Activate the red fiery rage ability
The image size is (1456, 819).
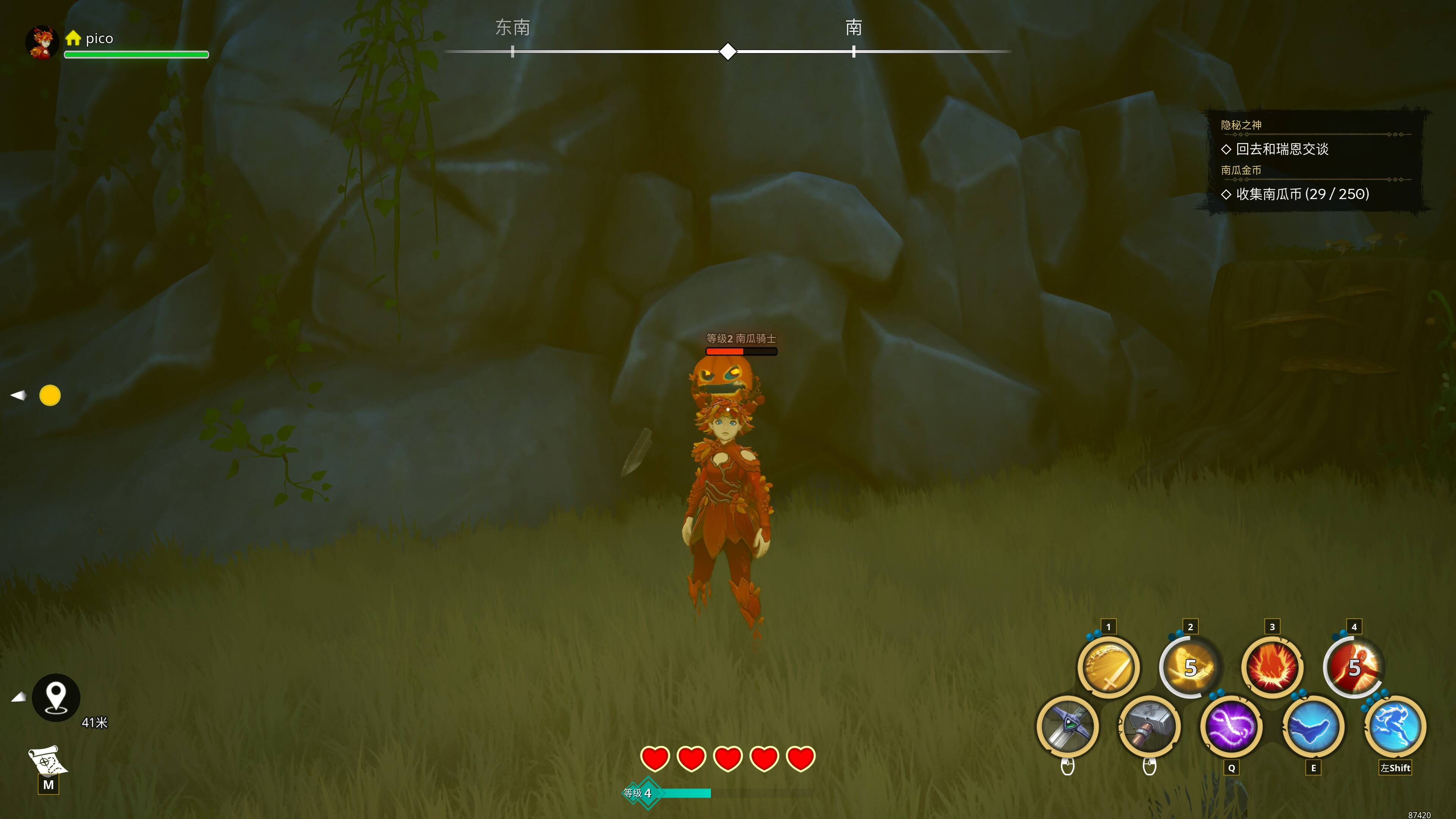[x=1354, y=667]
